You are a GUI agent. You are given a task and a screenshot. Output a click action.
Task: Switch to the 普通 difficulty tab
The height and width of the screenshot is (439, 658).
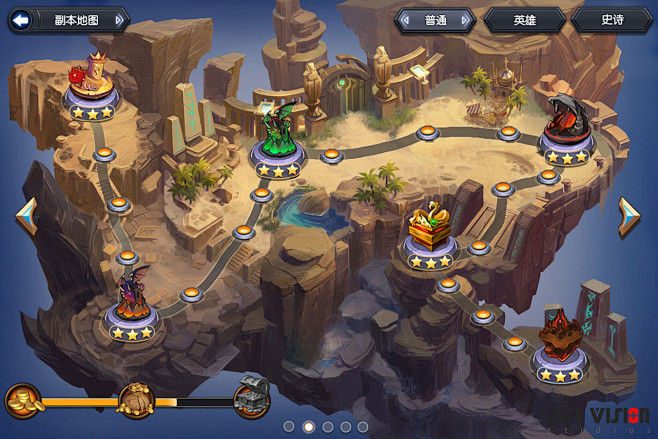435,19
